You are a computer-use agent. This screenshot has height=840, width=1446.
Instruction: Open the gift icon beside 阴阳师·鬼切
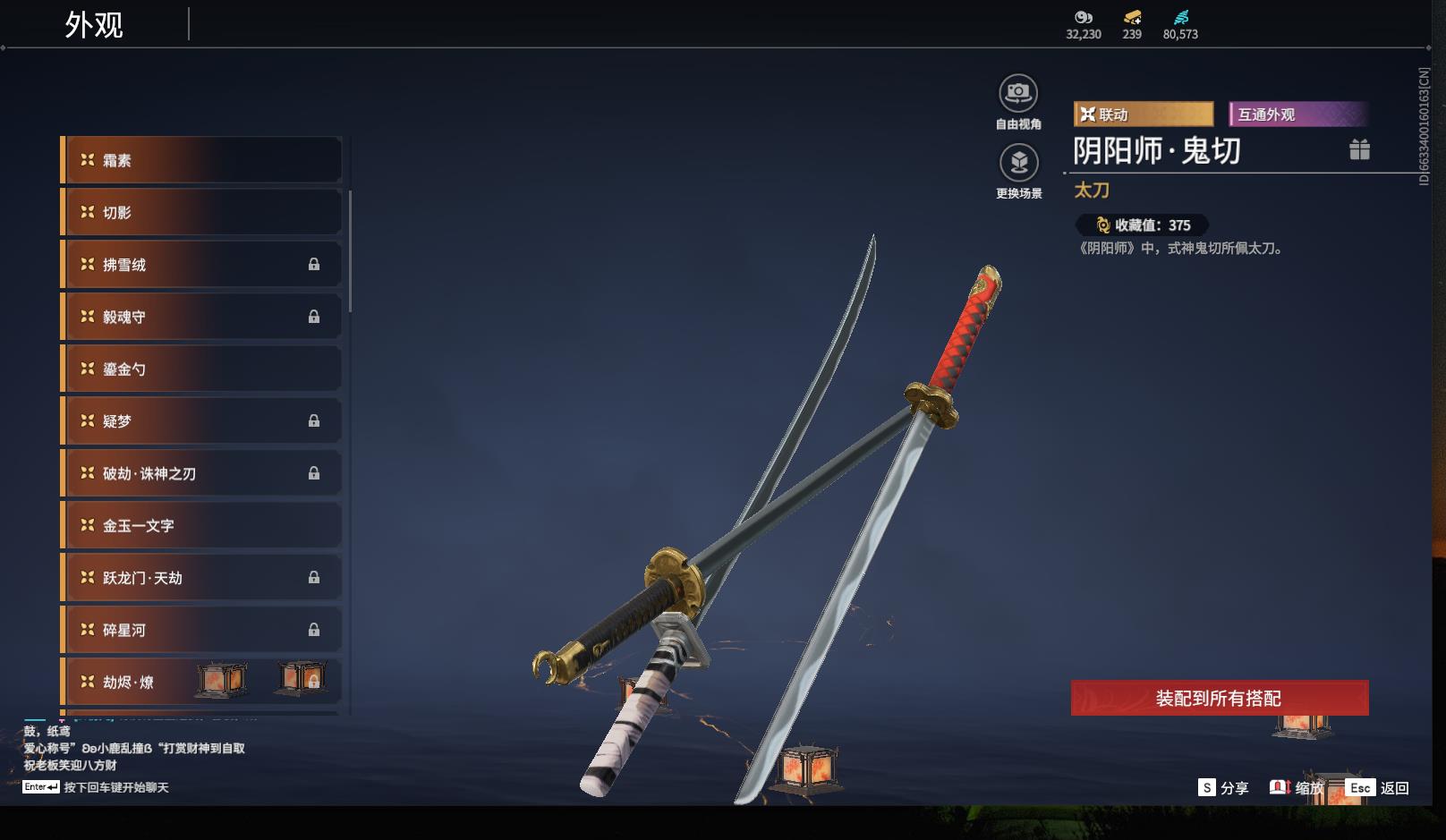[x=1359, y=149]
